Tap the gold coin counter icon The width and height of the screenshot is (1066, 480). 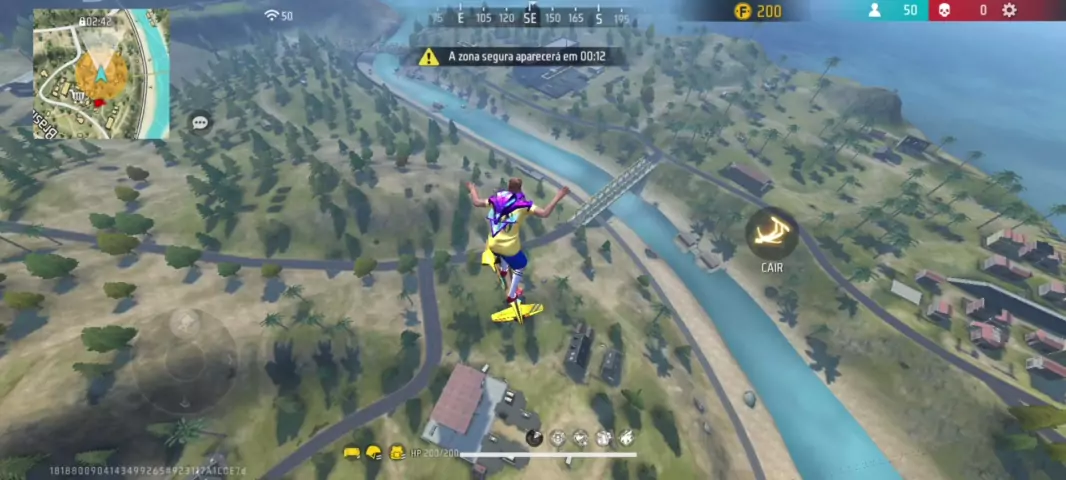742,11
